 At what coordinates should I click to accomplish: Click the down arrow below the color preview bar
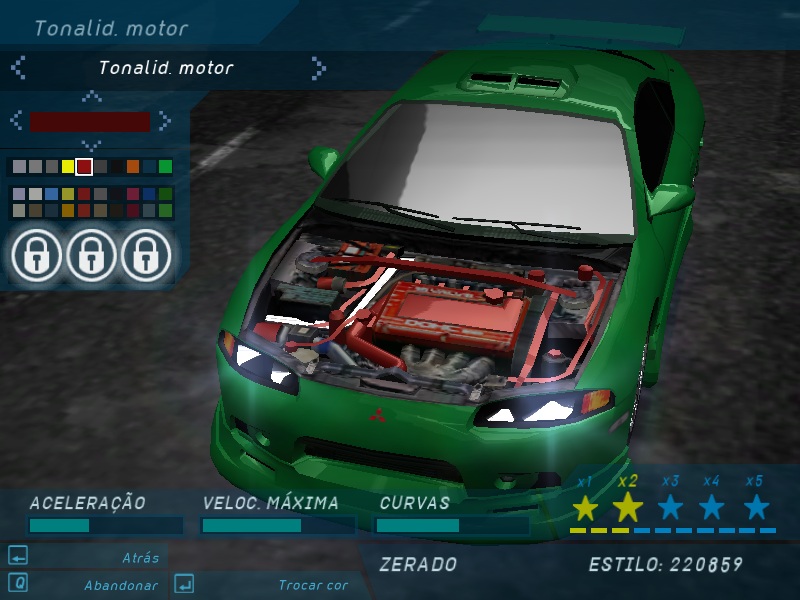(91, 145)
